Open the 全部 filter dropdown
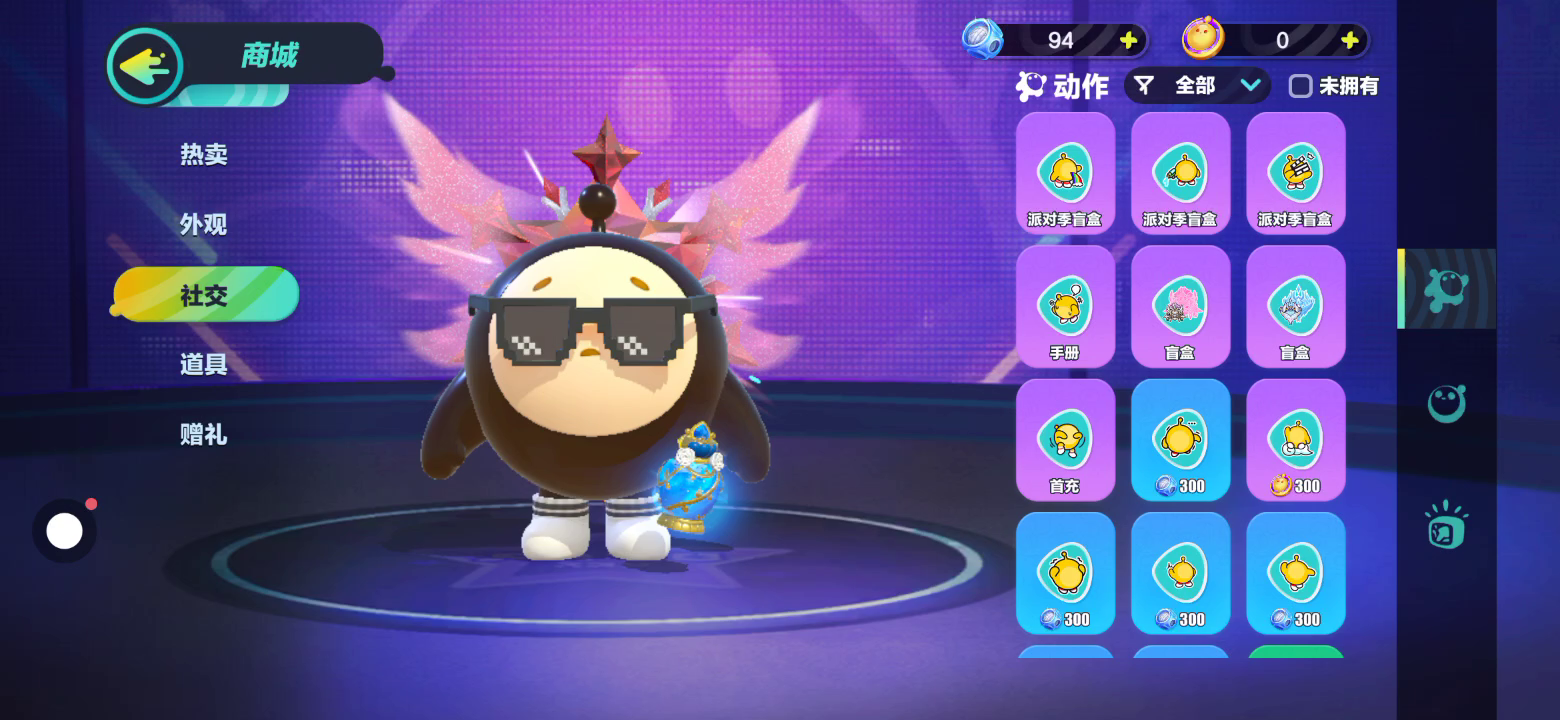Image resolution: width=1560 pixels, height=720 pixels. [1197, 86]
